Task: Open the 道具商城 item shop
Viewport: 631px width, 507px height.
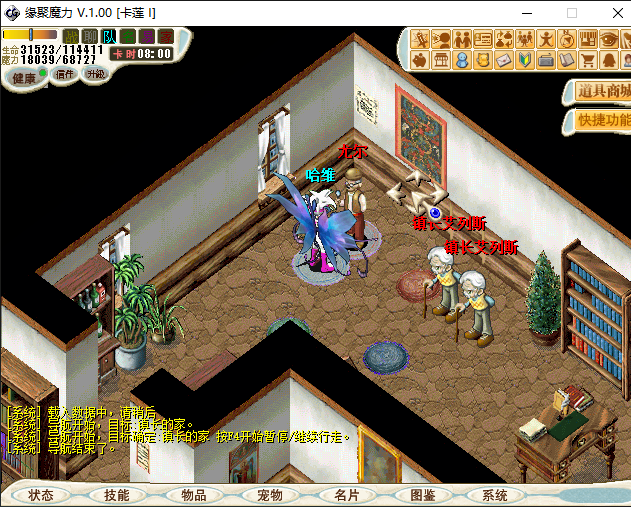Action: click(x=601, y=92)
